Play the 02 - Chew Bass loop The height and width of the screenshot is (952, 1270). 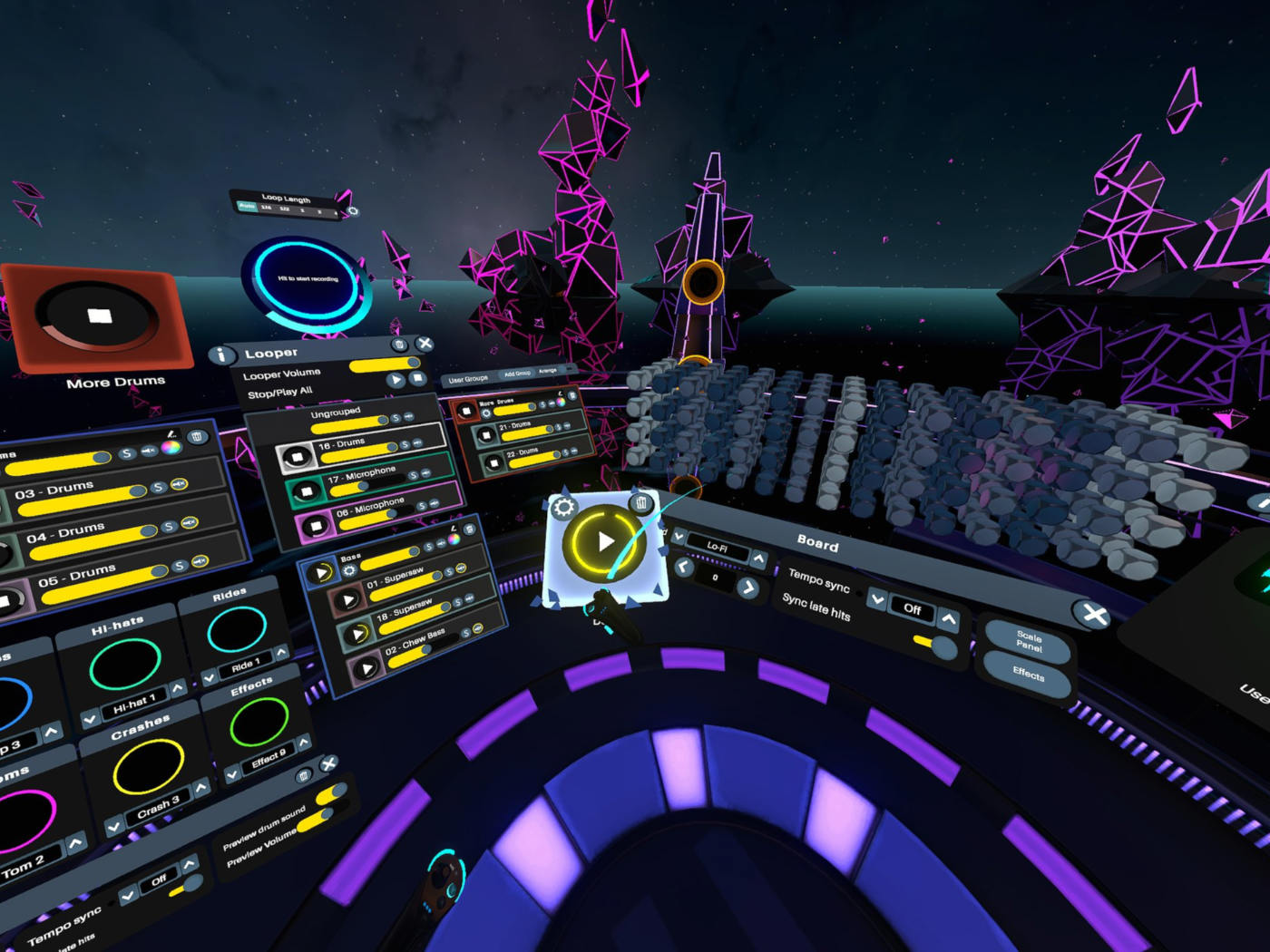point(366,669)
